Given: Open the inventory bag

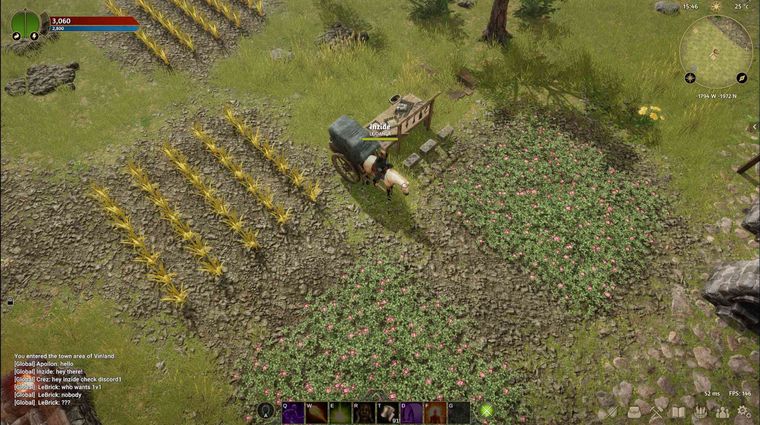Looking at the screenshot, I should (634, 412).
